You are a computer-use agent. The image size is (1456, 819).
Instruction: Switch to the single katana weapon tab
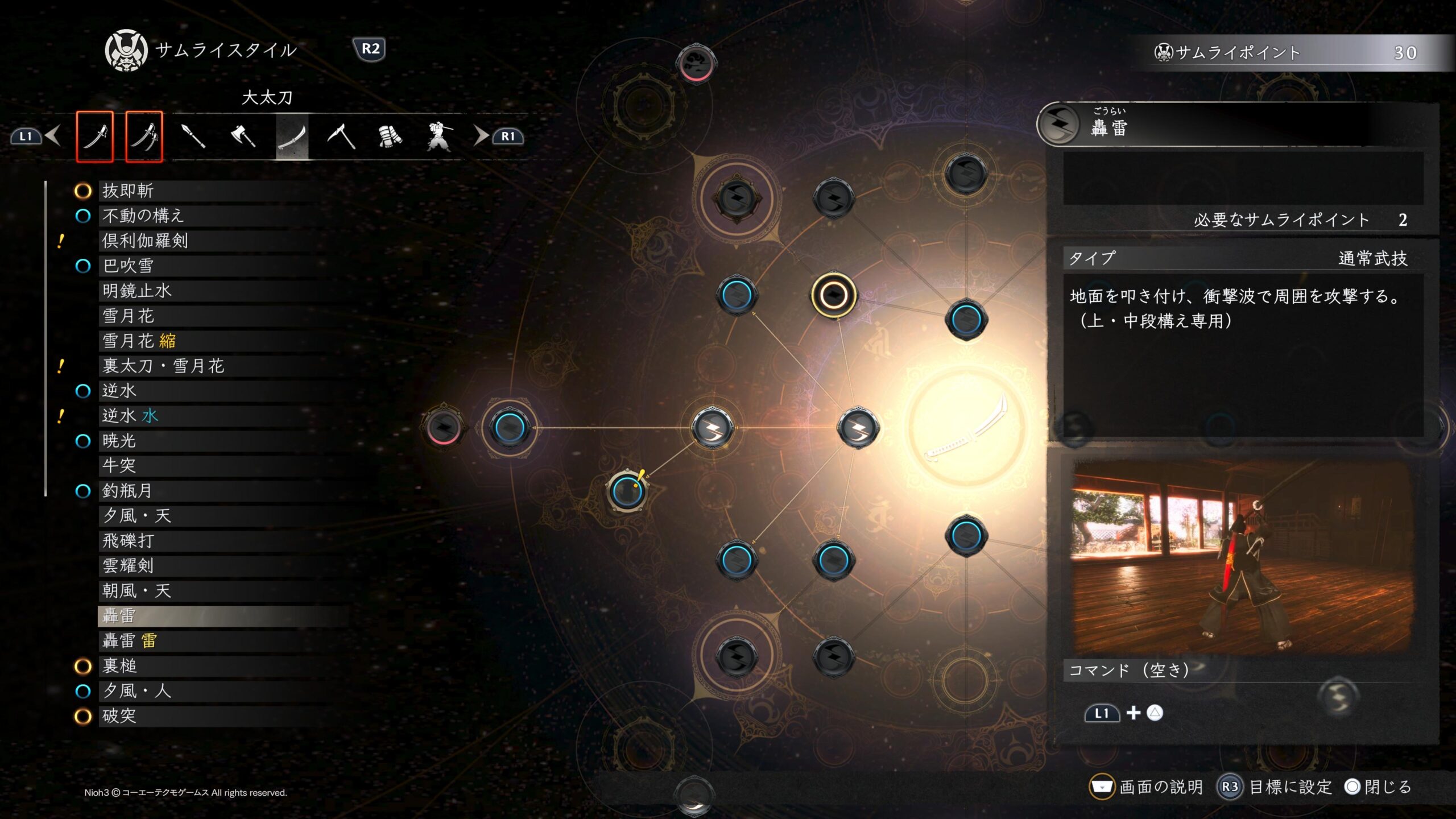(94, 136)
